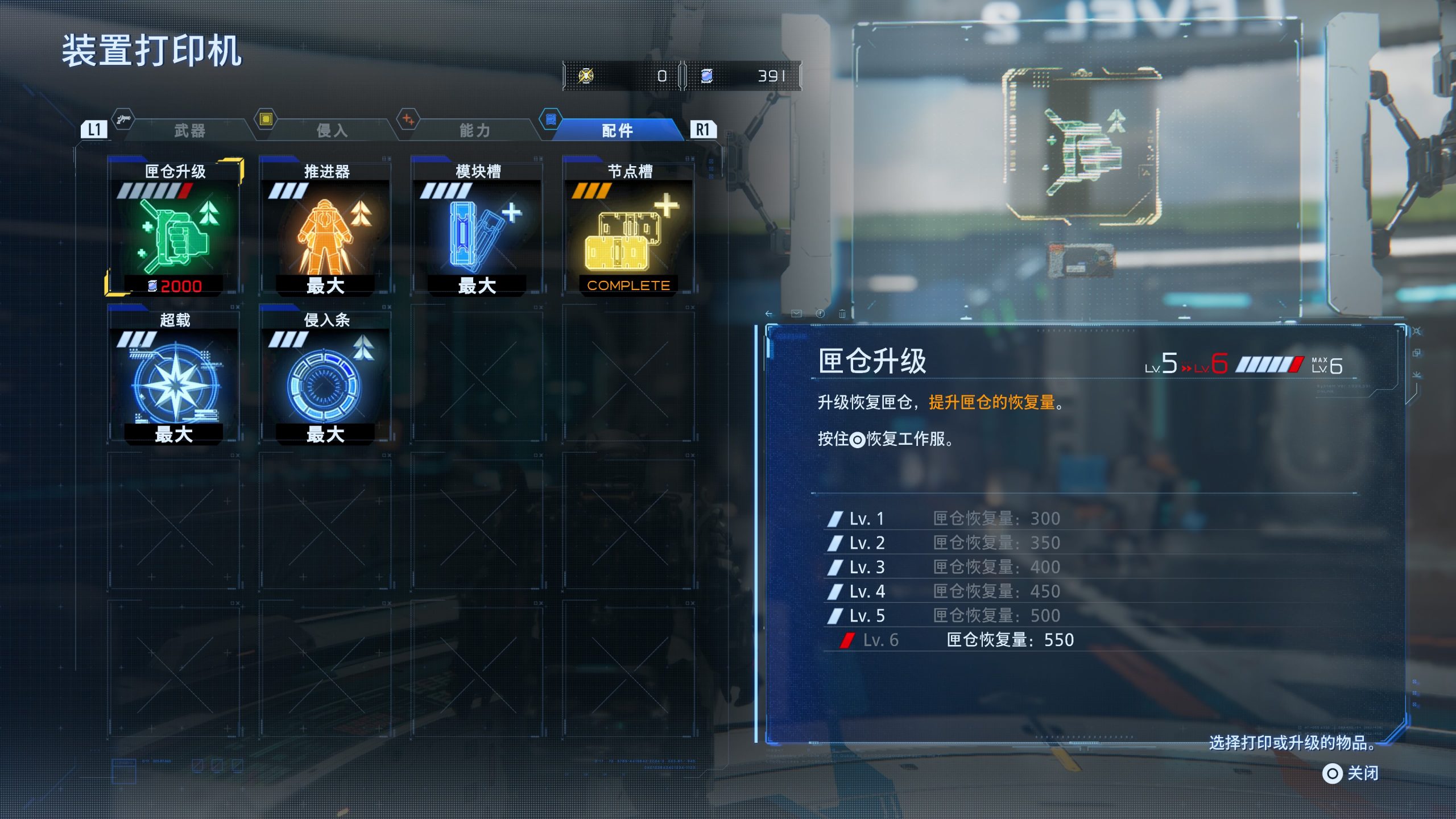Choose the 推进器 upgrade tile
This screenshot has height=819, width=1456.
pos(325,227)
